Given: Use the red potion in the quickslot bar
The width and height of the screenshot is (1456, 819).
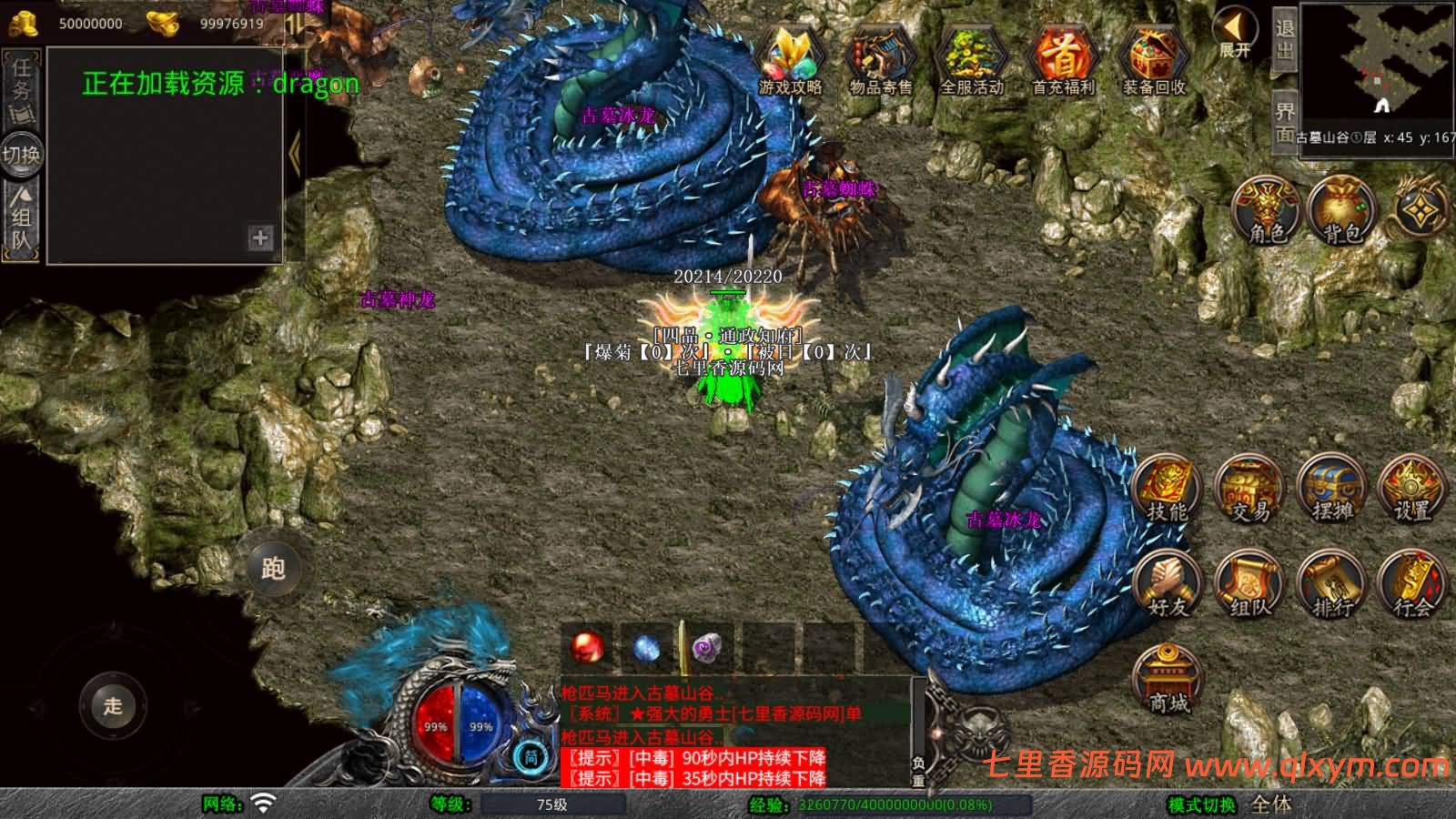Looking at the screenshot, I should [587, 646].
